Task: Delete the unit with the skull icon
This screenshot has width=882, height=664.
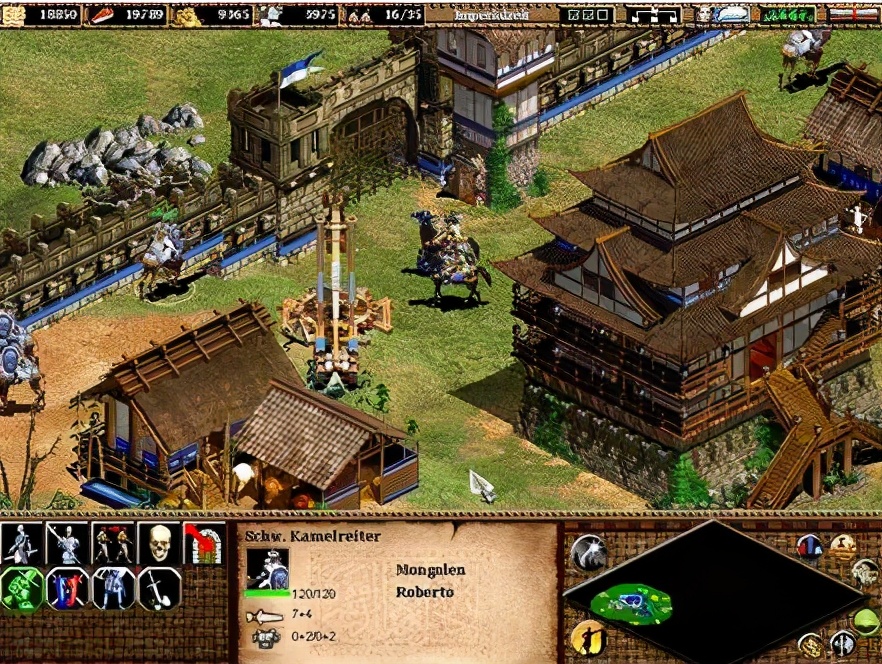Action: [159, 544]
